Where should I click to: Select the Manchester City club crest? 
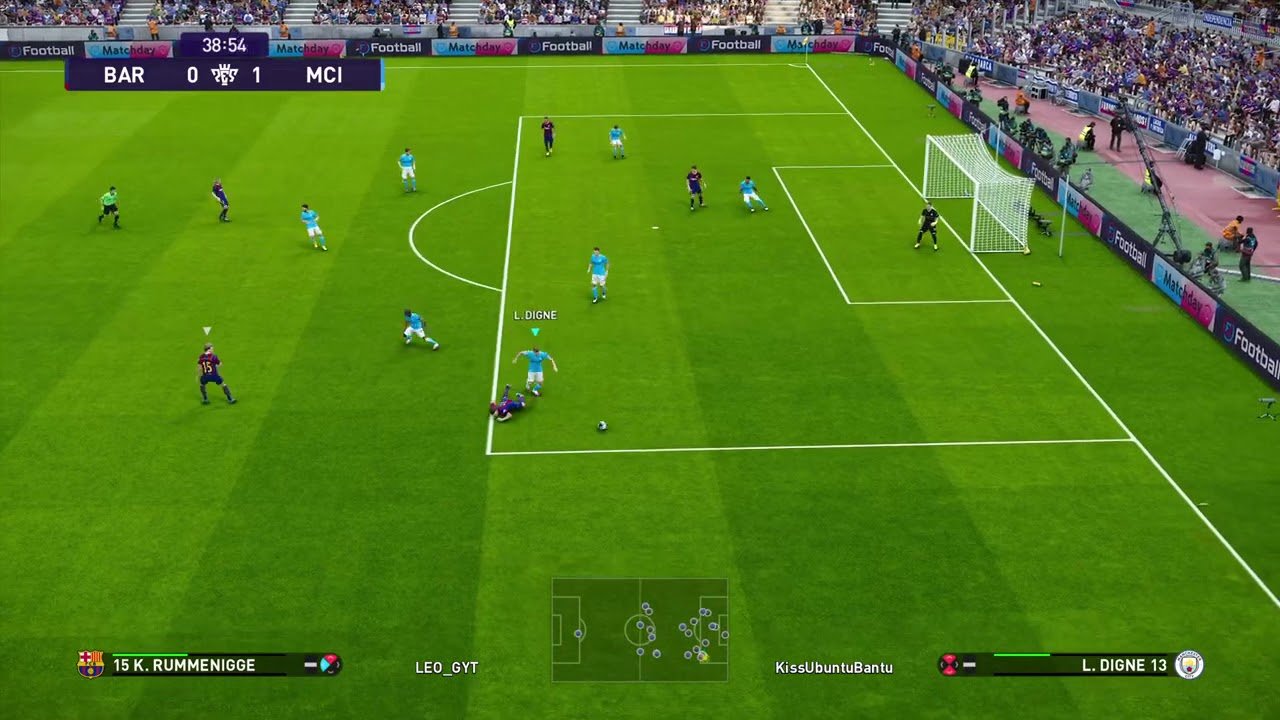pyautogui.click(x=1189, y=664)
